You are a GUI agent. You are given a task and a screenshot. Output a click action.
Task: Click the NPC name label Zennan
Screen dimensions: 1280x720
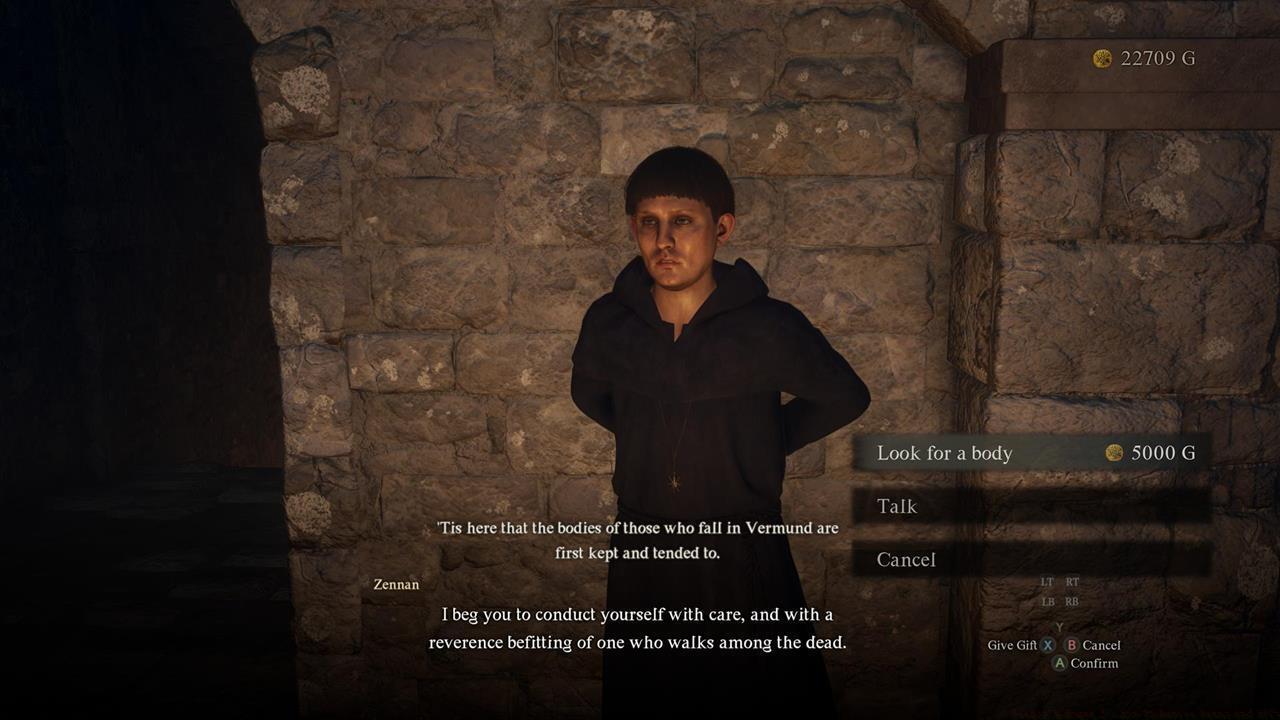399,585
